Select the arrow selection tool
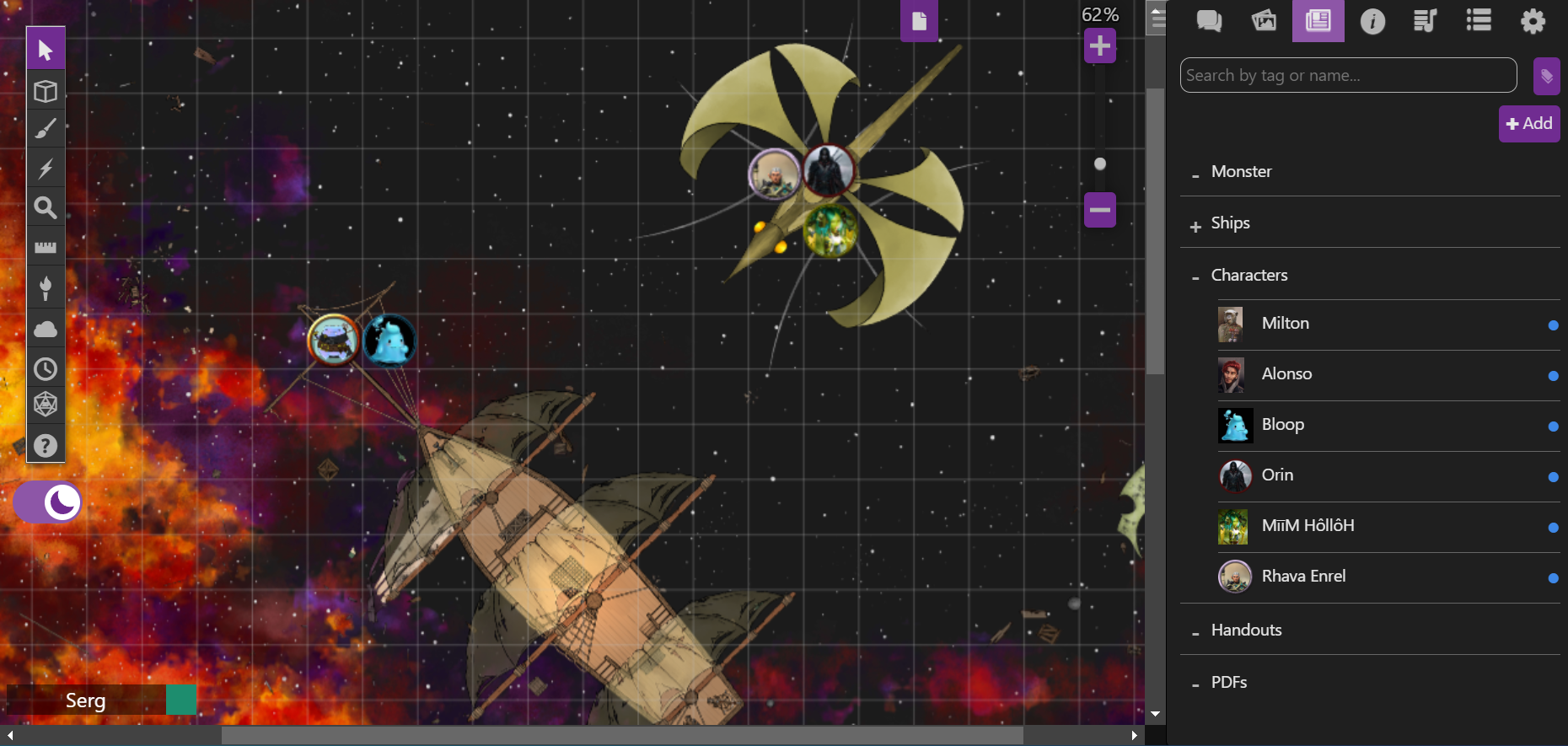 46,48
